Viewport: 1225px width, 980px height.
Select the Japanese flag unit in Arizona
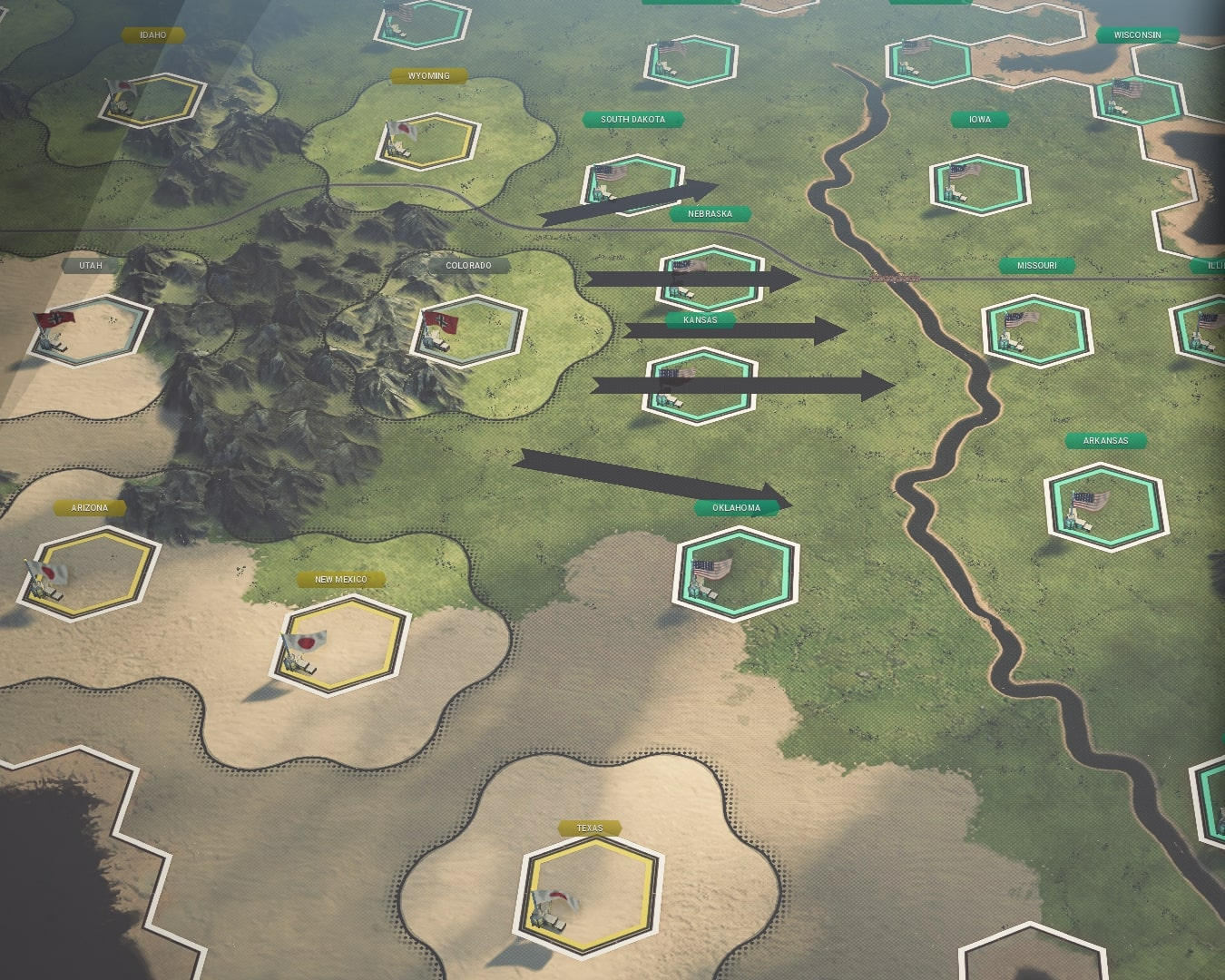click(47, 574)
